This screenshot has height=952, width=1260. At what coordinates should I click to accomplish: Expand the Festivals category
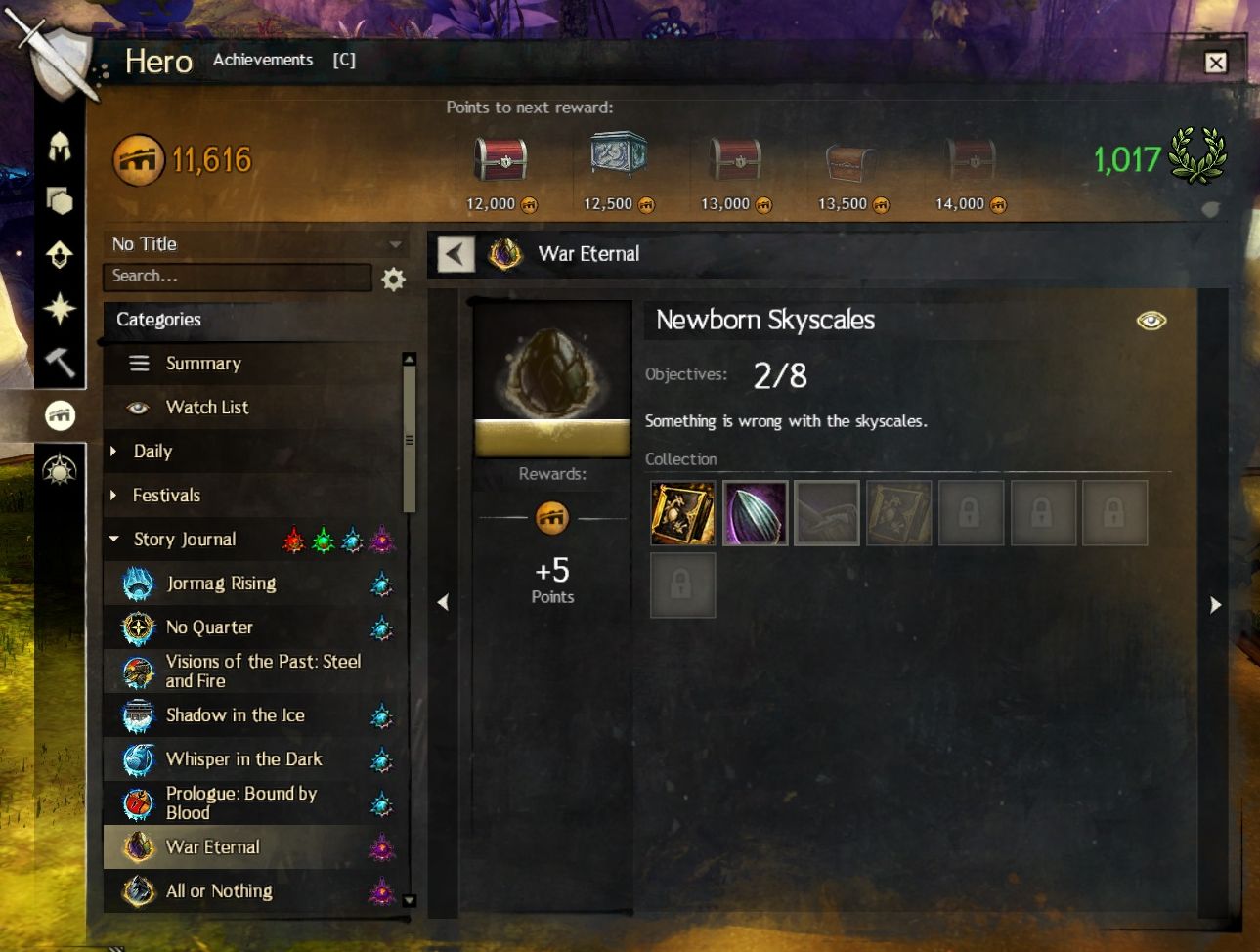point(166,496)
